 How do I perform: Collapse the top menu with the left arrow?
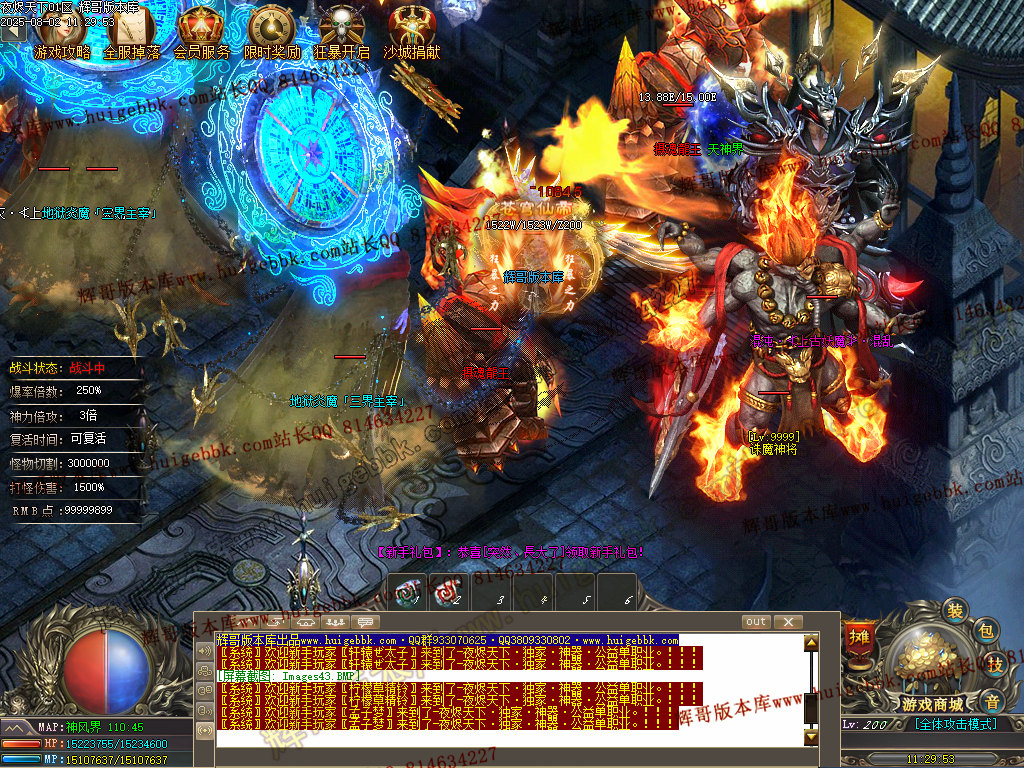[x=12, y=30]
